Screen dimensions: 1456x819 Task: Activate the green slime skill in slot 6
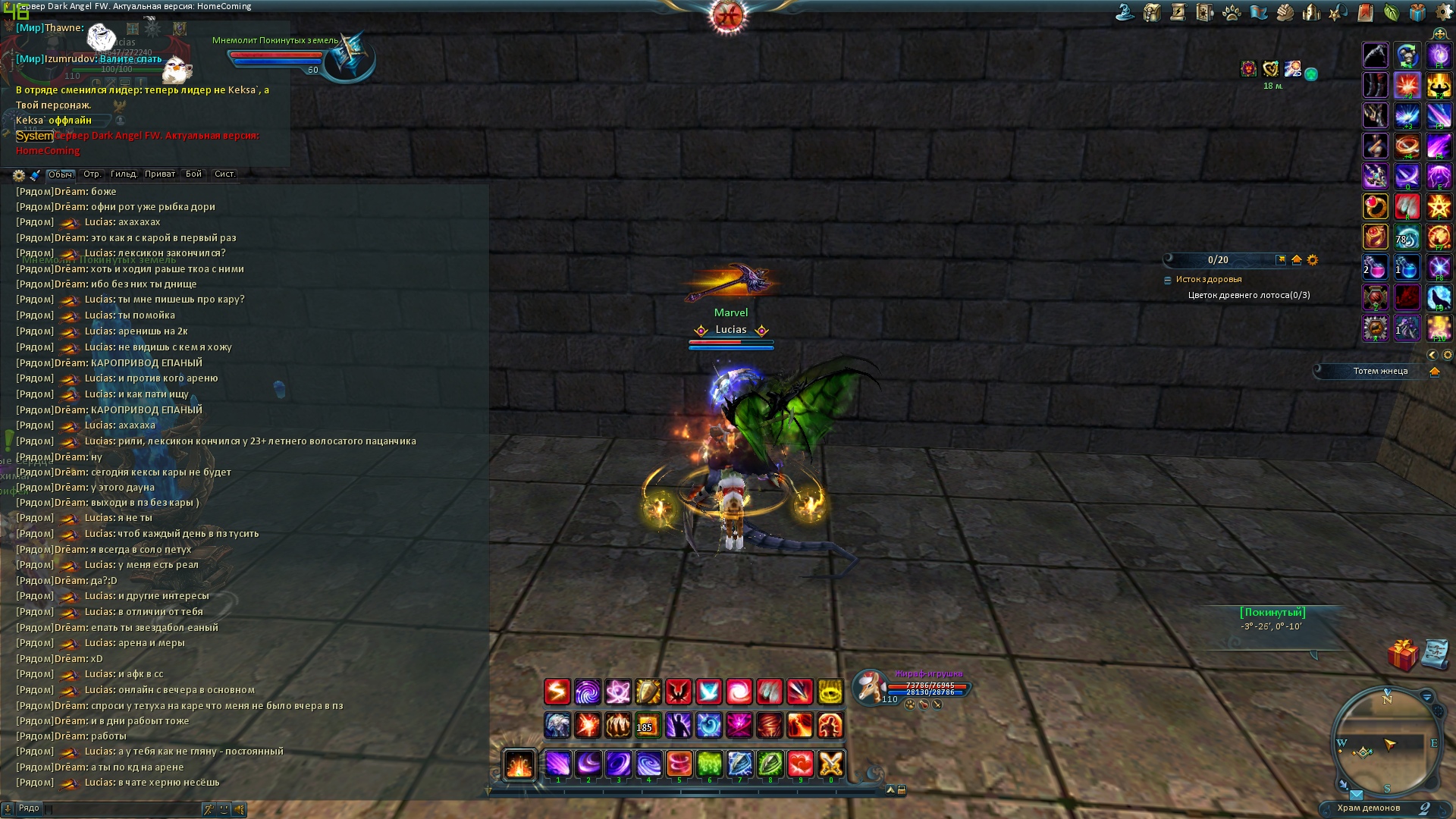(x=709, y=764)
